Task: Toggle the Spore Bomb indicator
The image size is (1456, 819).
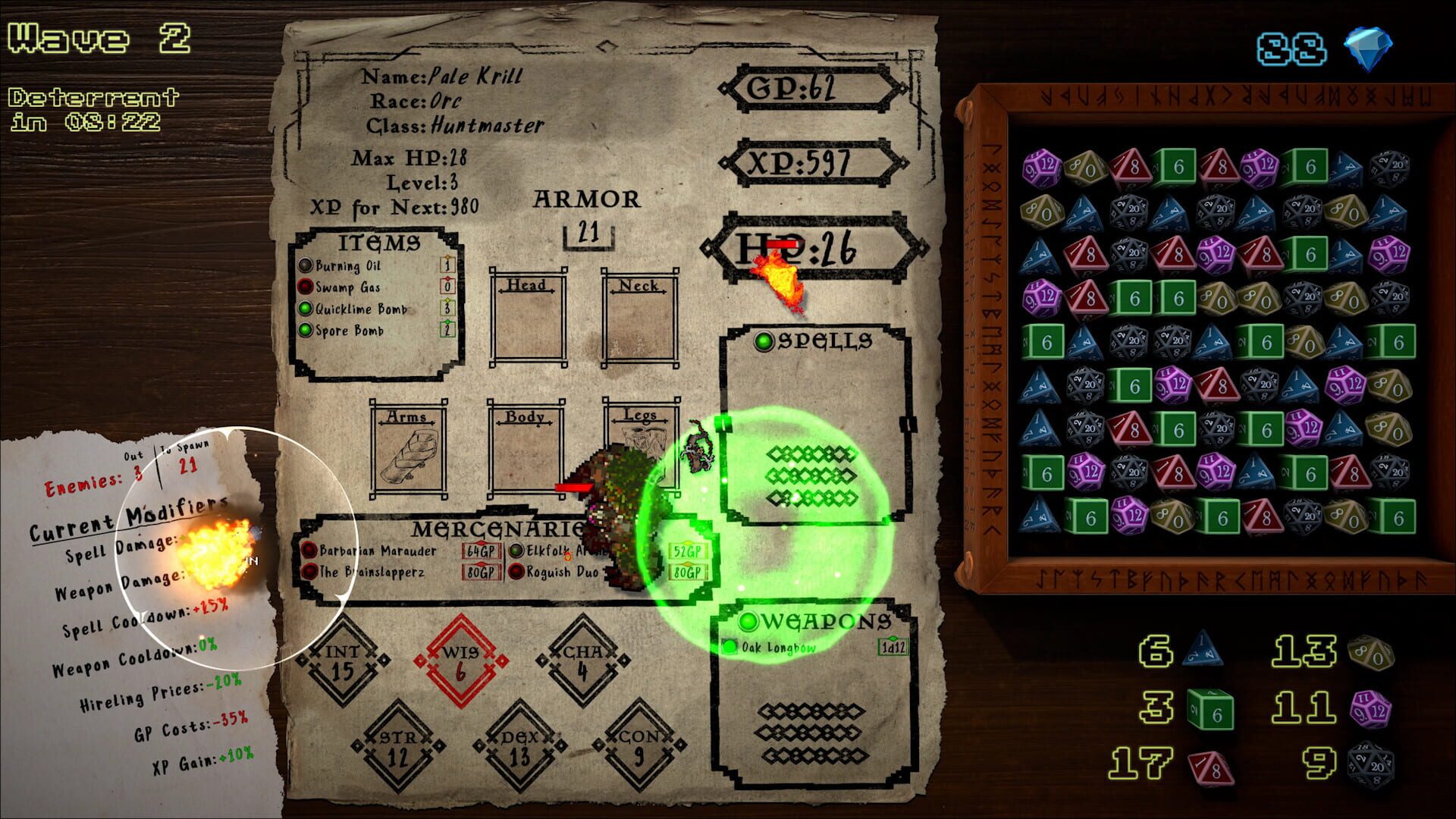Action: 306,331
